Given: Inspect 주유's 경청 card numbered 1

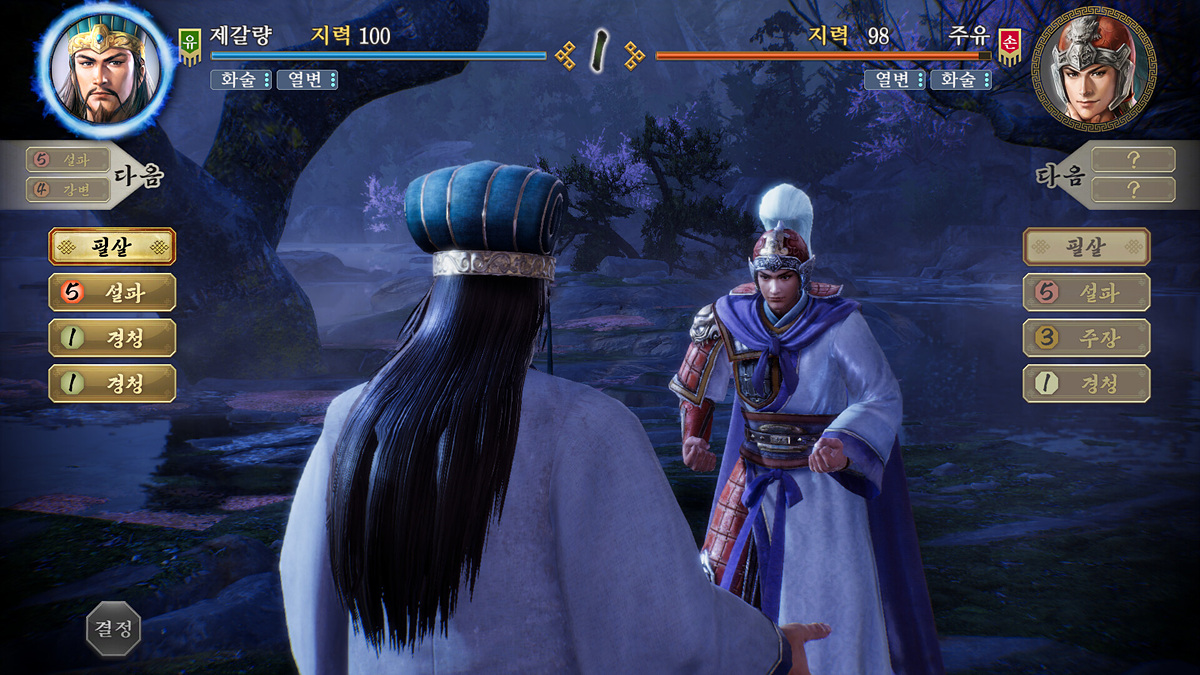Looking at the screenshot, I should click(1086, 384).
